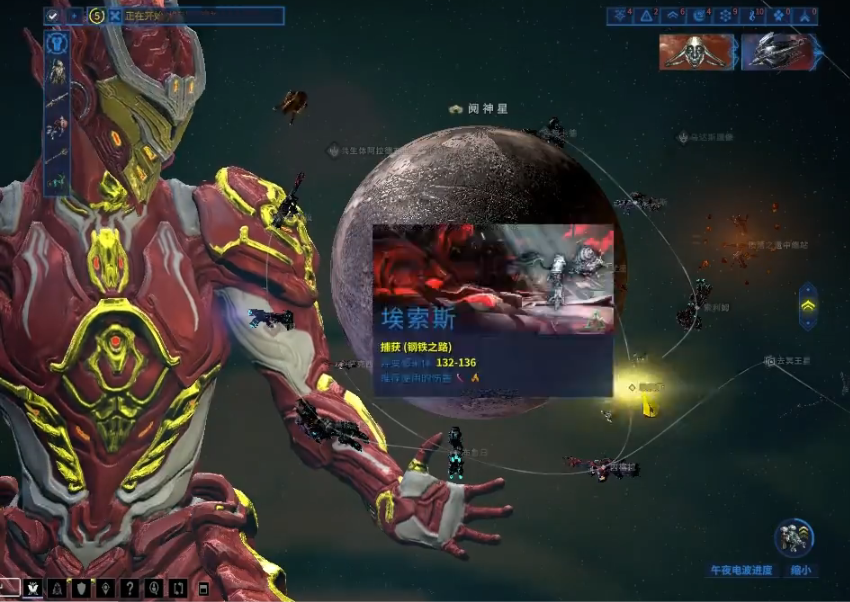Select the 阋神星 planet label
Image resolution: width=850 pixels, height=602 pixels.
(x=486, y=108)
